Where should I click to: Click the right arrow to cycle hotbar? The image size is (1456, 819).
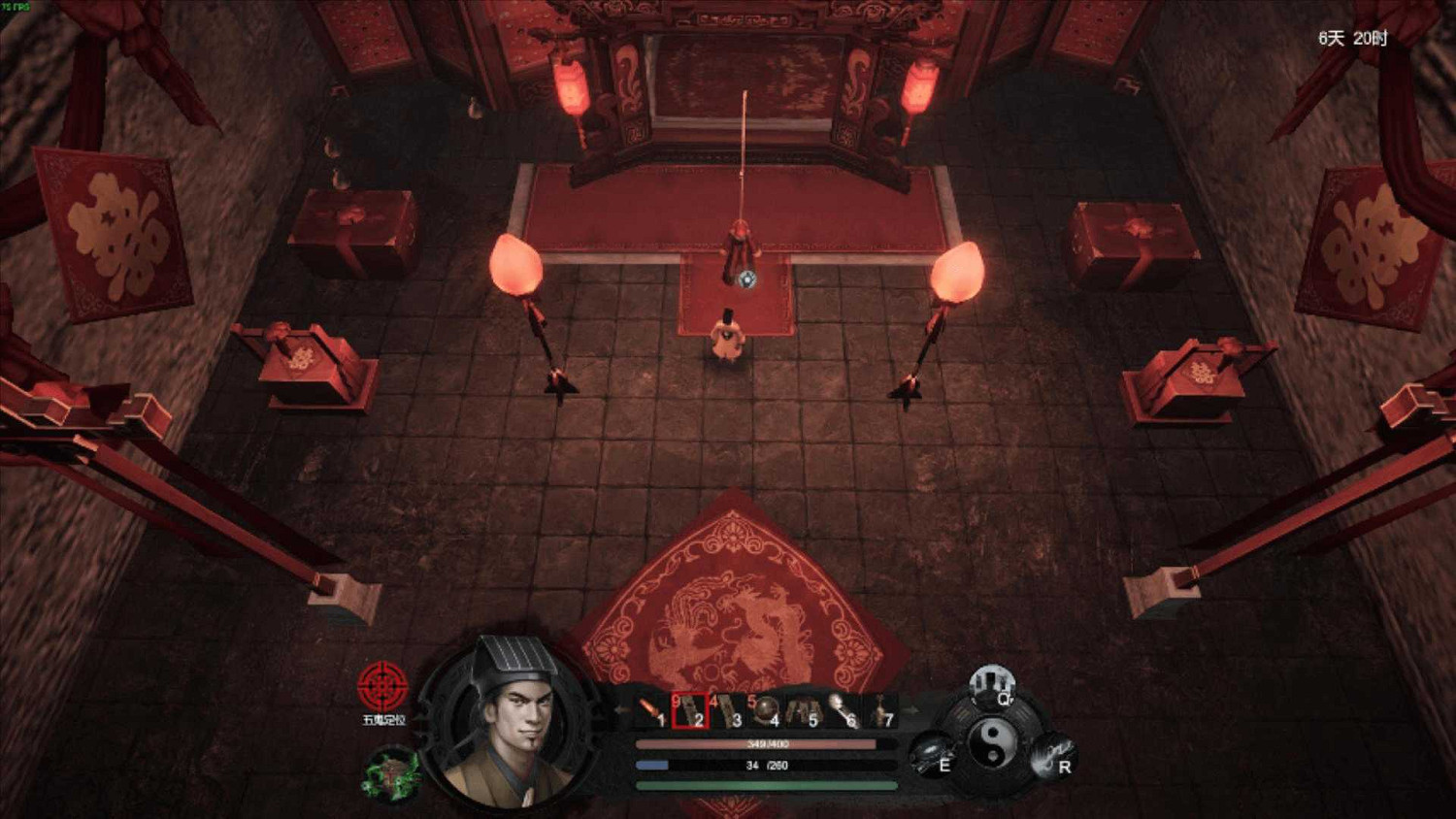pyautogui.click(x=914, y=708)
